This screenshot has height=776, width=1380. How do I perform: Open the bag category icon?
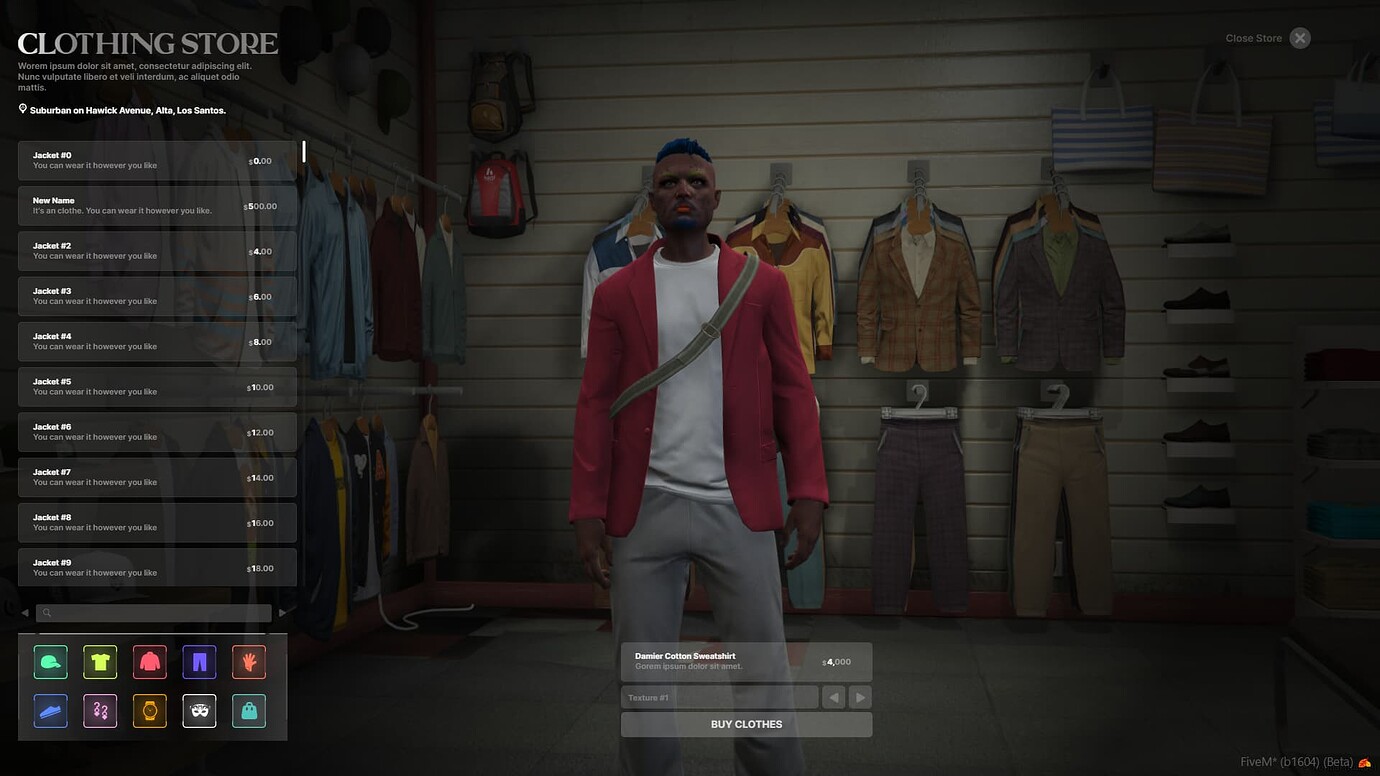[x=248, y=711]
